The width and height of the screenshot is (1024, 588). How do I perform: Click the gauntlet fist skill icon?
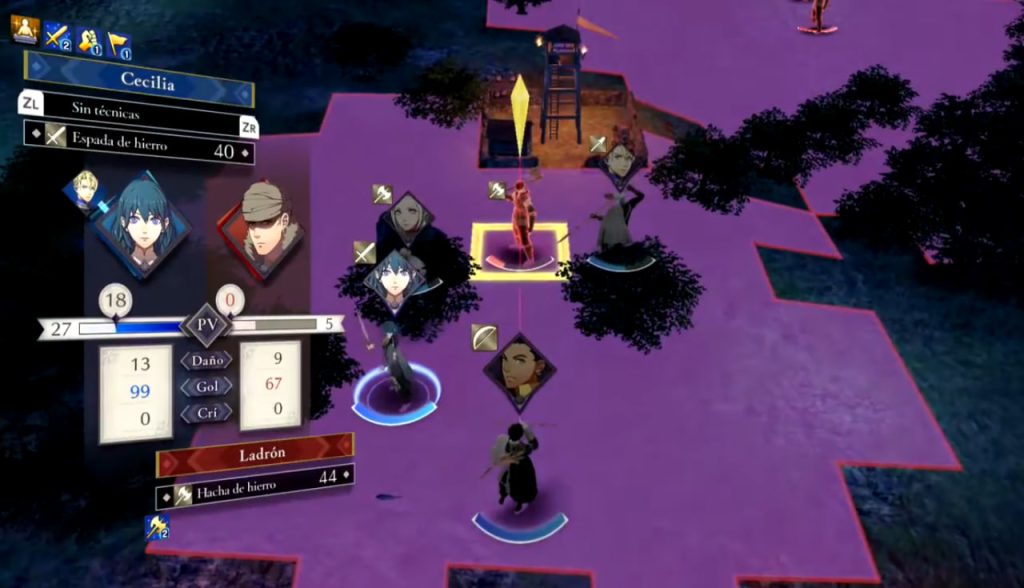pyautogui.click(x=89, y=42)
